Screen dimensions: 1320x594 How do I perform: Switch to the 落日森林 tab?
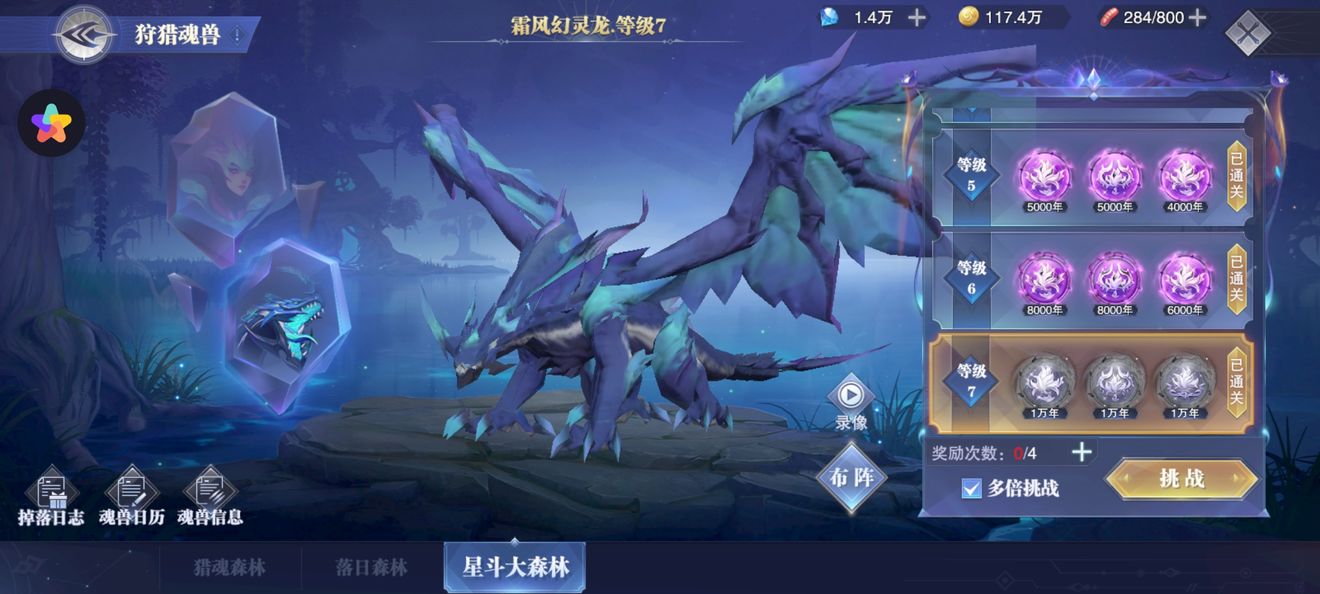point(371,568)
